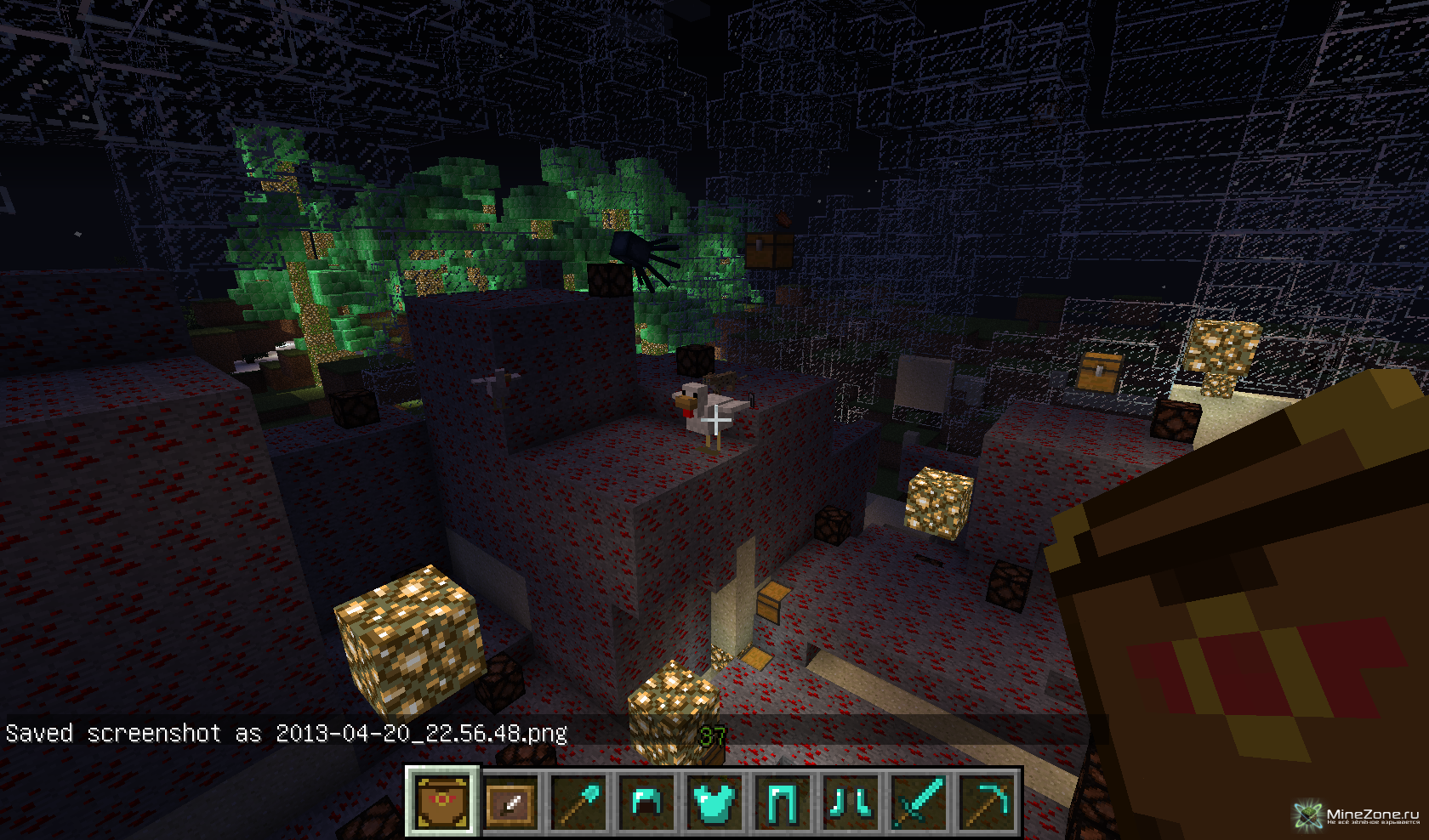Image resolution: width=1429 pixels, height=840 pixels.
Task: Select the diamond leggings slot
Action: point(783,802)
